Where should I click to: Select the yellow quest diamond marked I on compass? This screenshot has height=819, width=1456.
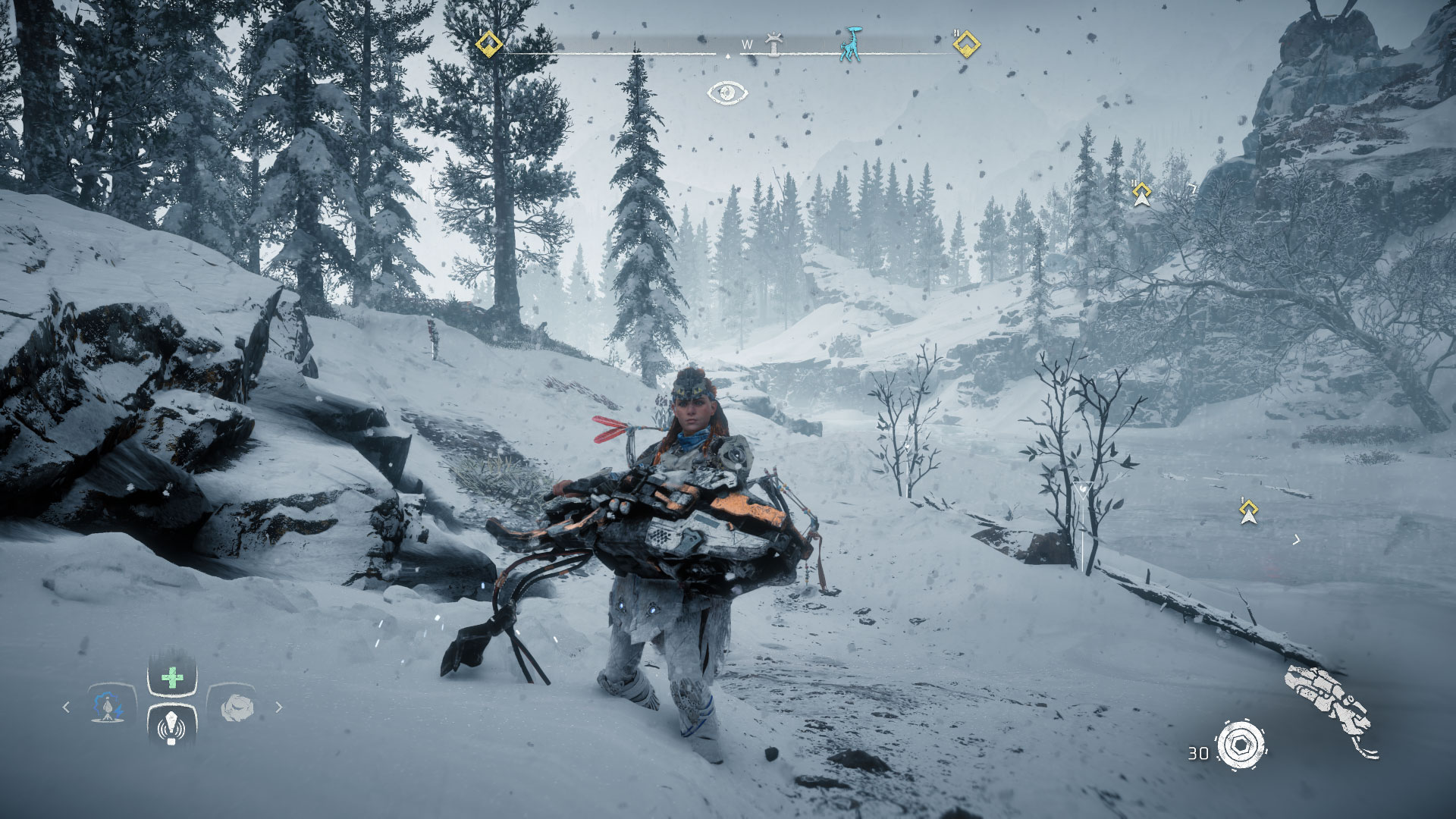pyautogui.click(x=489, y=44)
